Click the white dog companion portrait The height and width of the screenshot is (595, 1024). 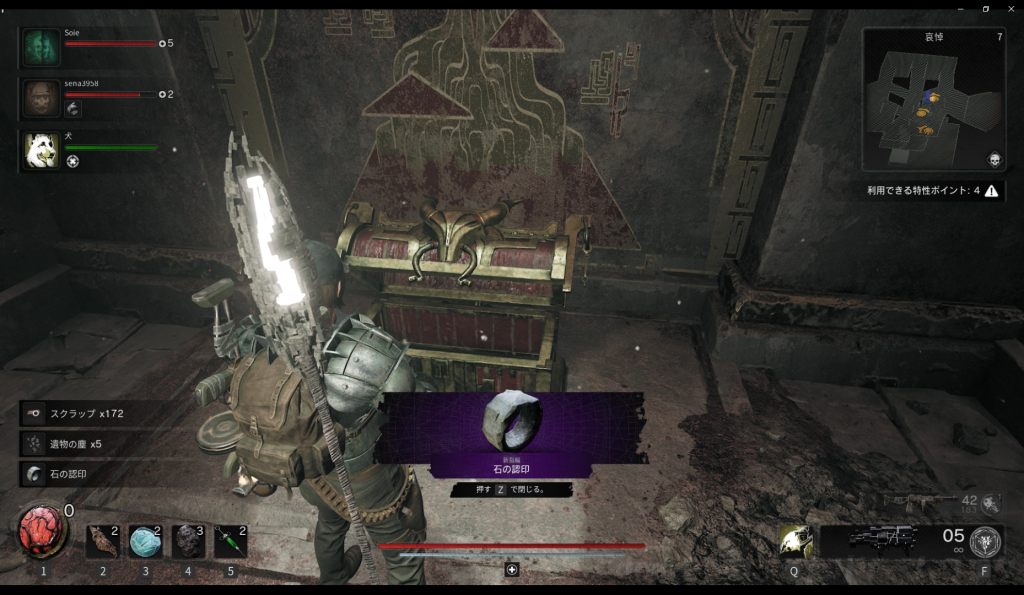click(42, 150)
